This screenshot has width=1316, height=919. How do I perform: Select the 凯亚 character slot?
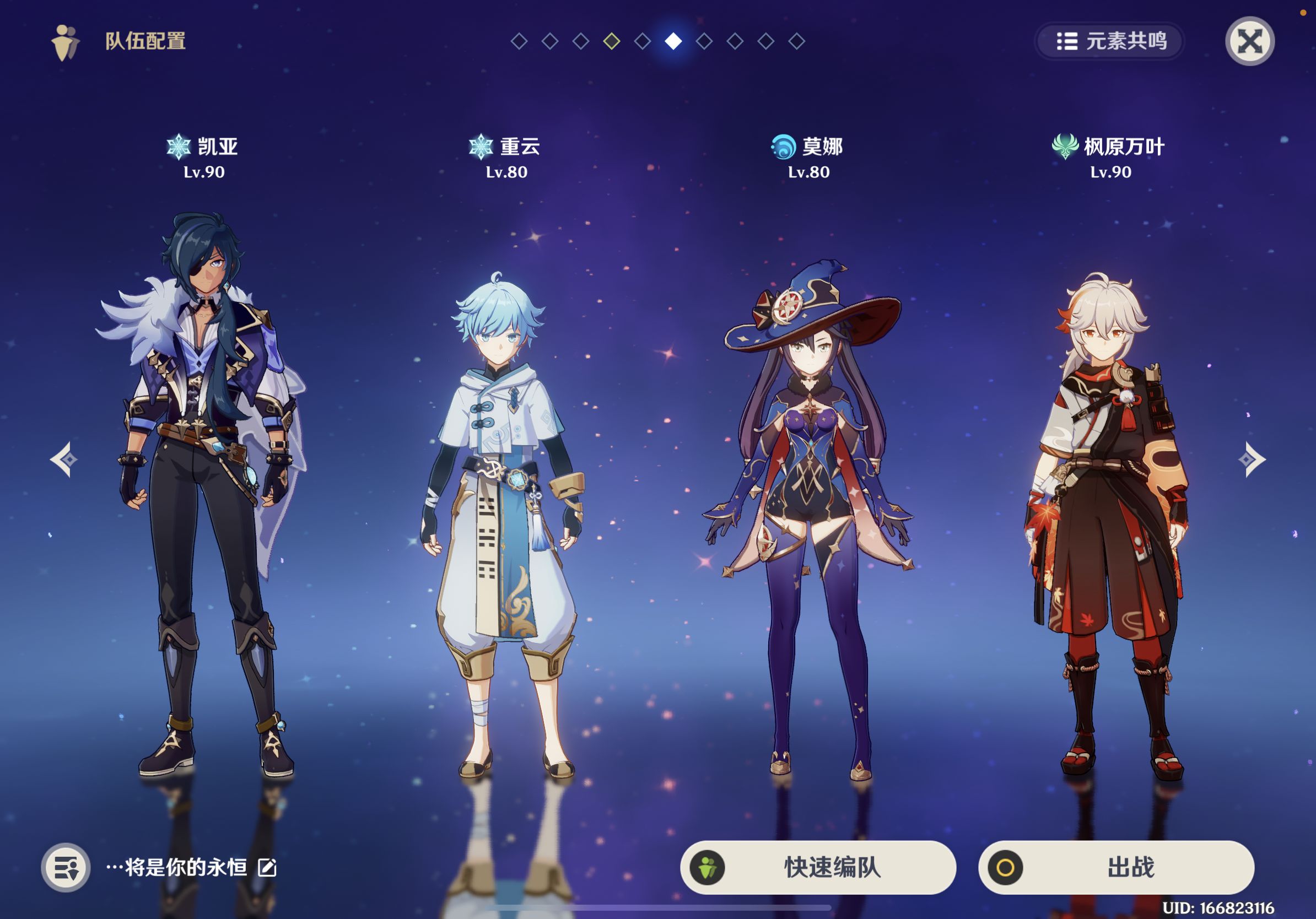pyautogui.click(x=204, y=493)
